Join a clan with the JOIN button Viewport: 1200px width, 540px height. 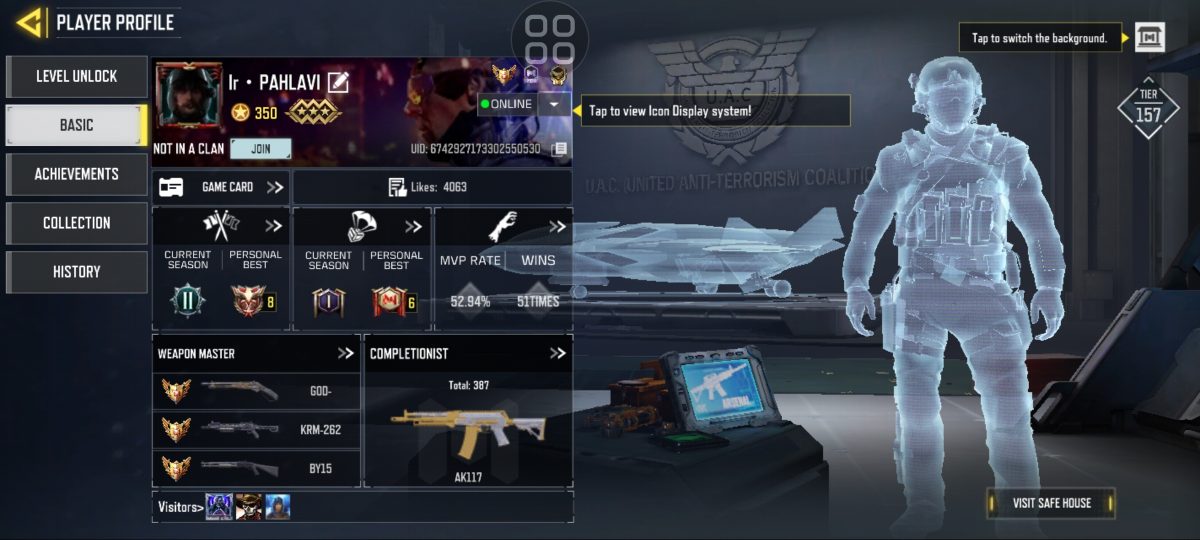click(x=260, y=149)
